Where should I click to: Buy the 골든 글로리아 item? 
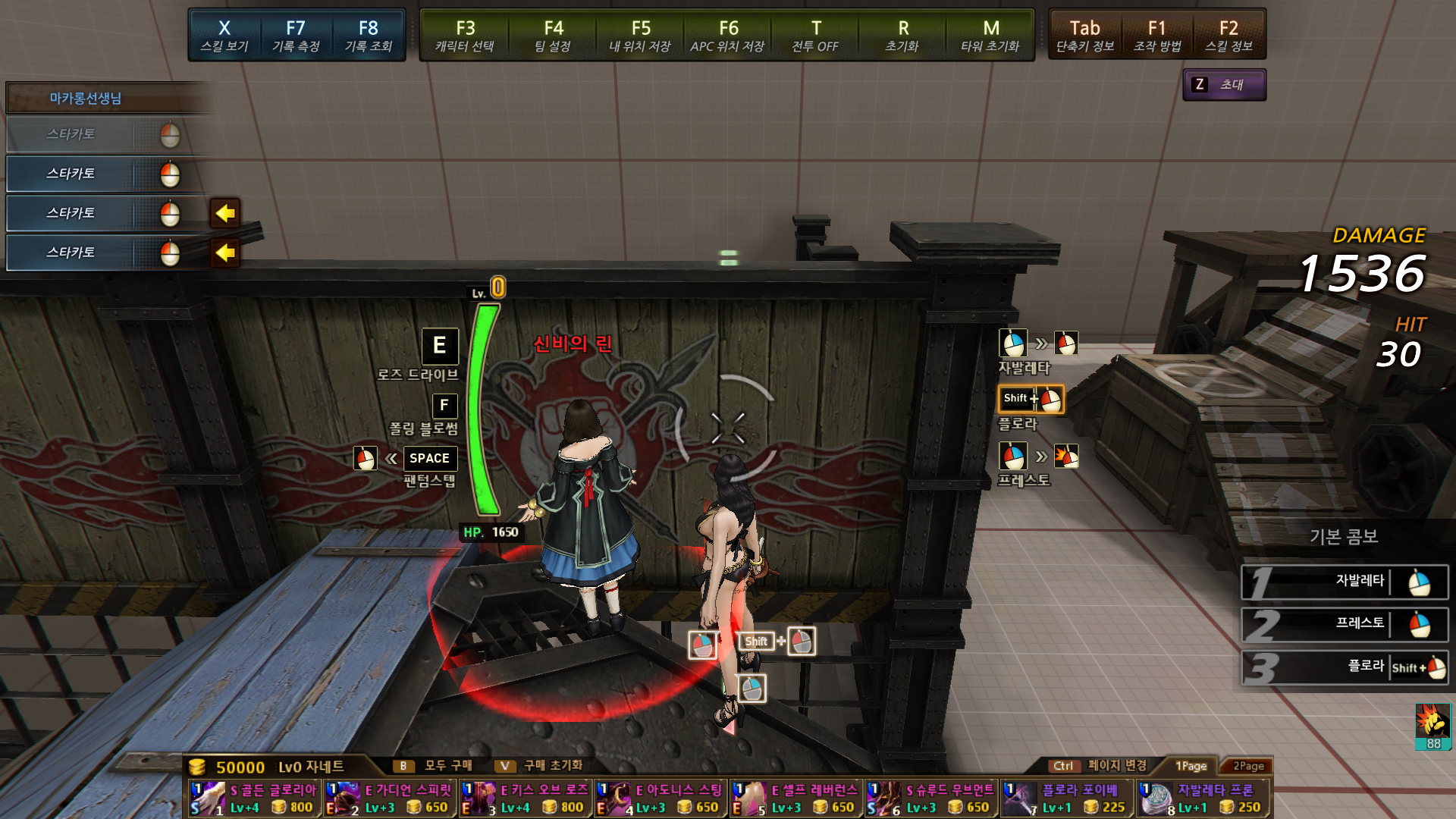[255, 799]
